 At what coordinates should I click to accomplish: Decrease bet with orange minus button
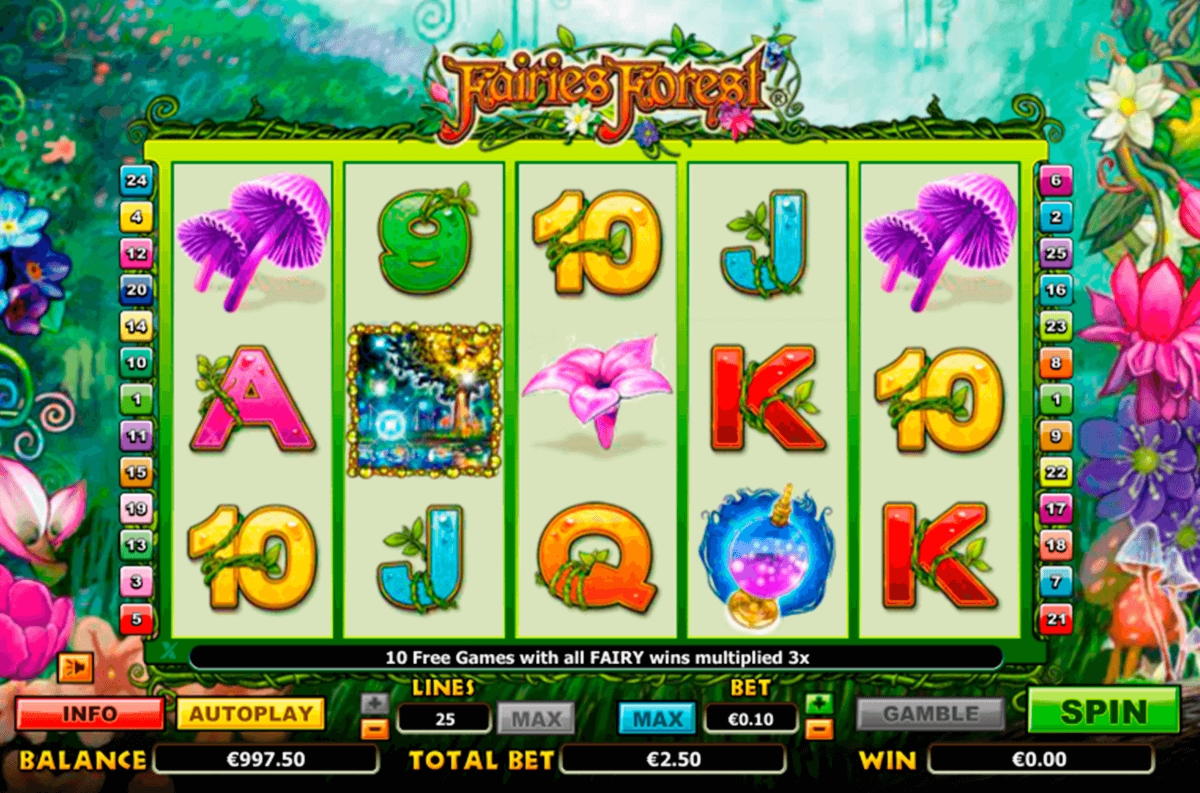pyautogui.click(x=819, y=729)
